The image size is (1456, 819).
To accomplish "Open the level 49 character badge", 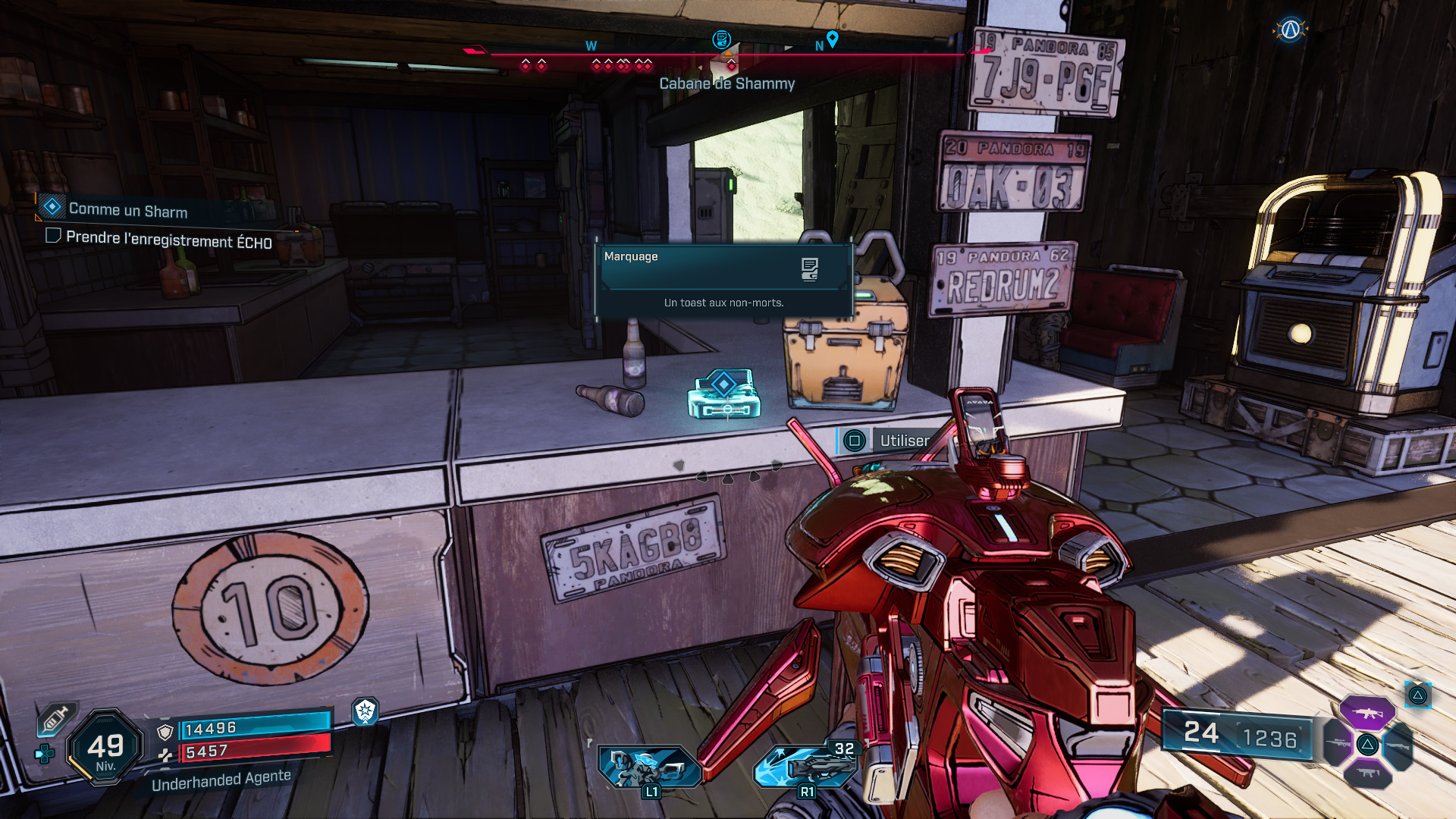I will coord(105,748).
